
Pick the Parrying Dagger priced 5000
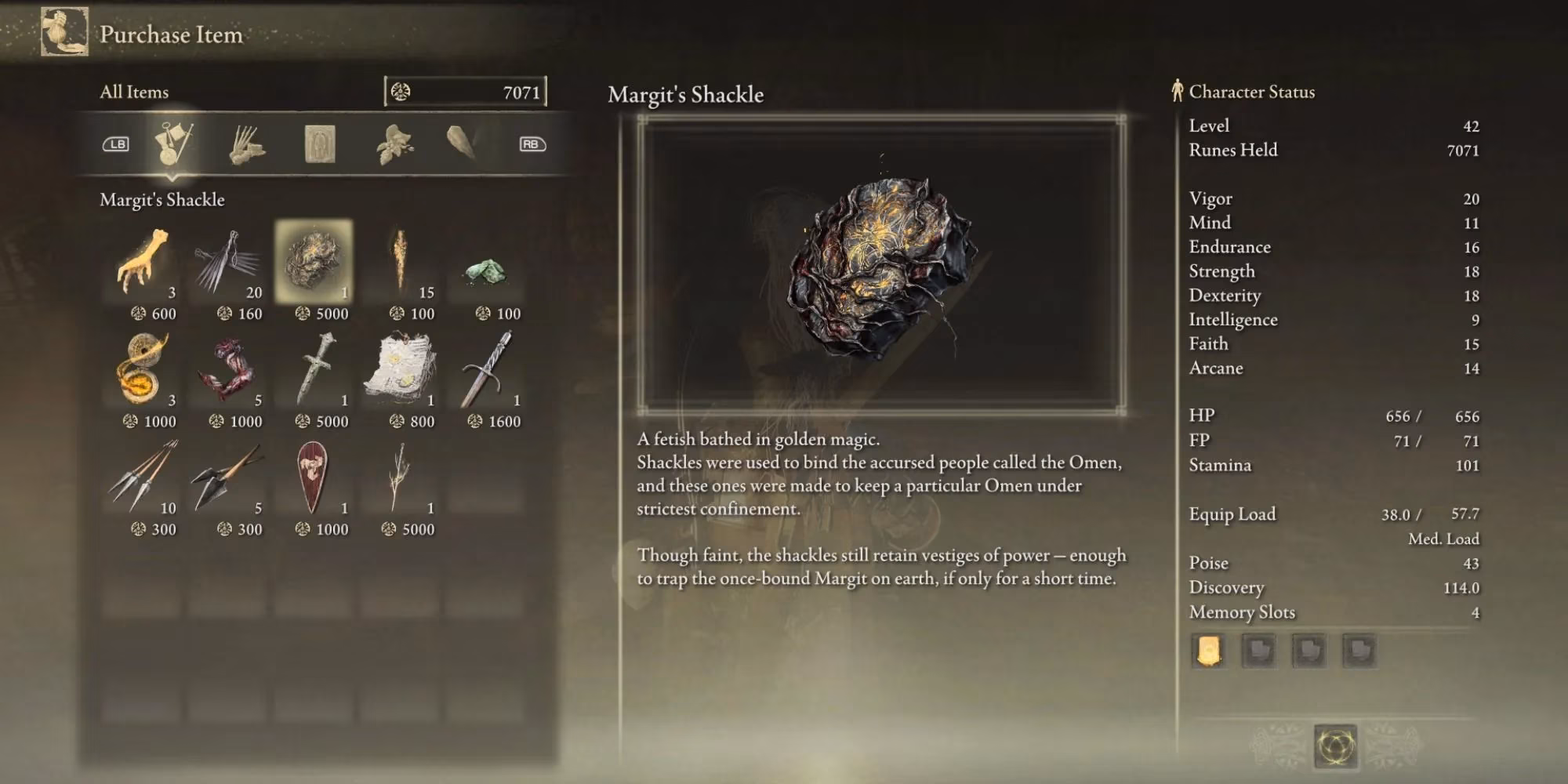point(314,369)
